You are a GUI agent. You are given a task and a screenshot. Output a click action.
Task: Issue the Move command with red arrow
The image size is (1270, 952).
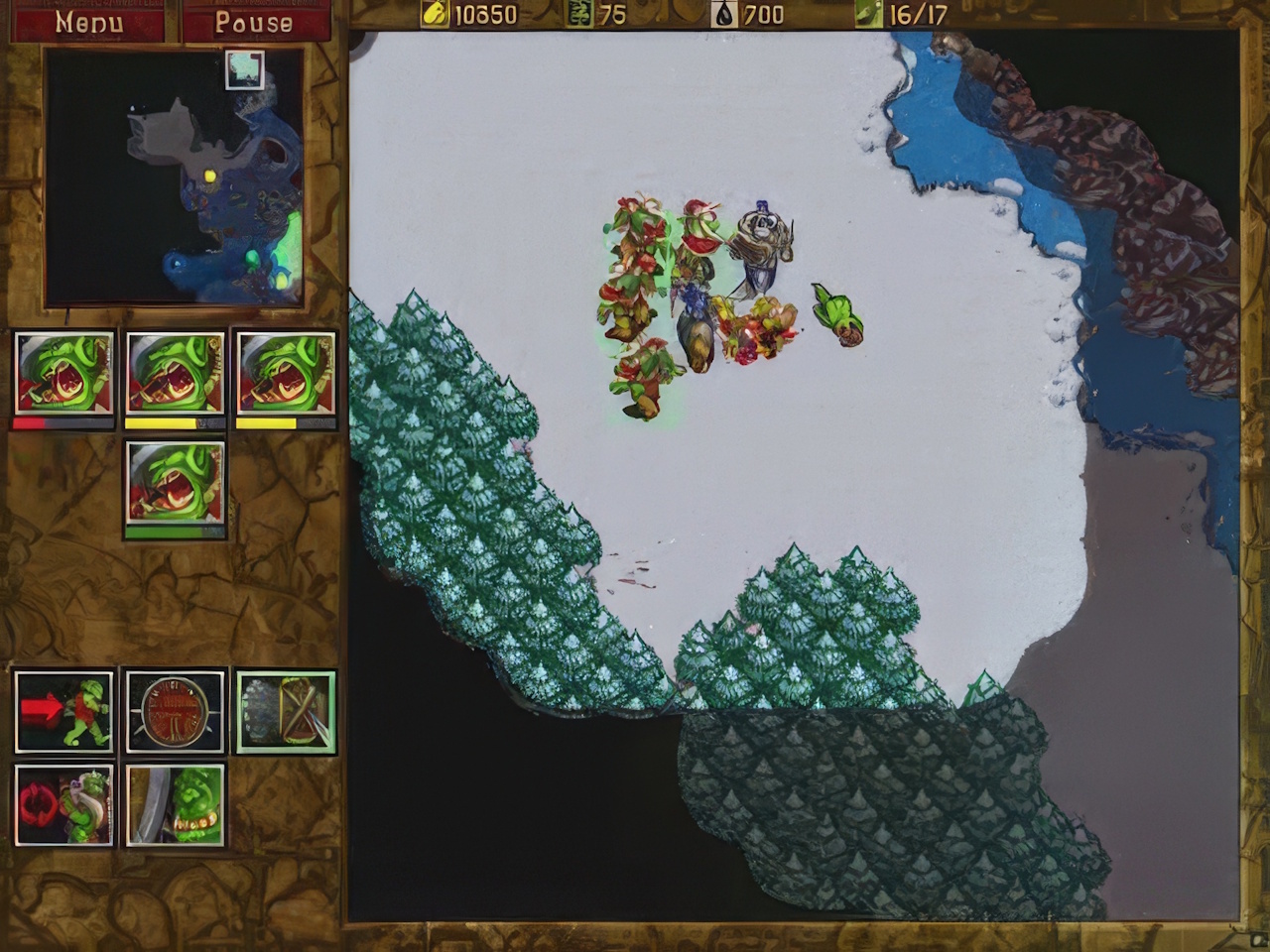[x=64, y=711]
